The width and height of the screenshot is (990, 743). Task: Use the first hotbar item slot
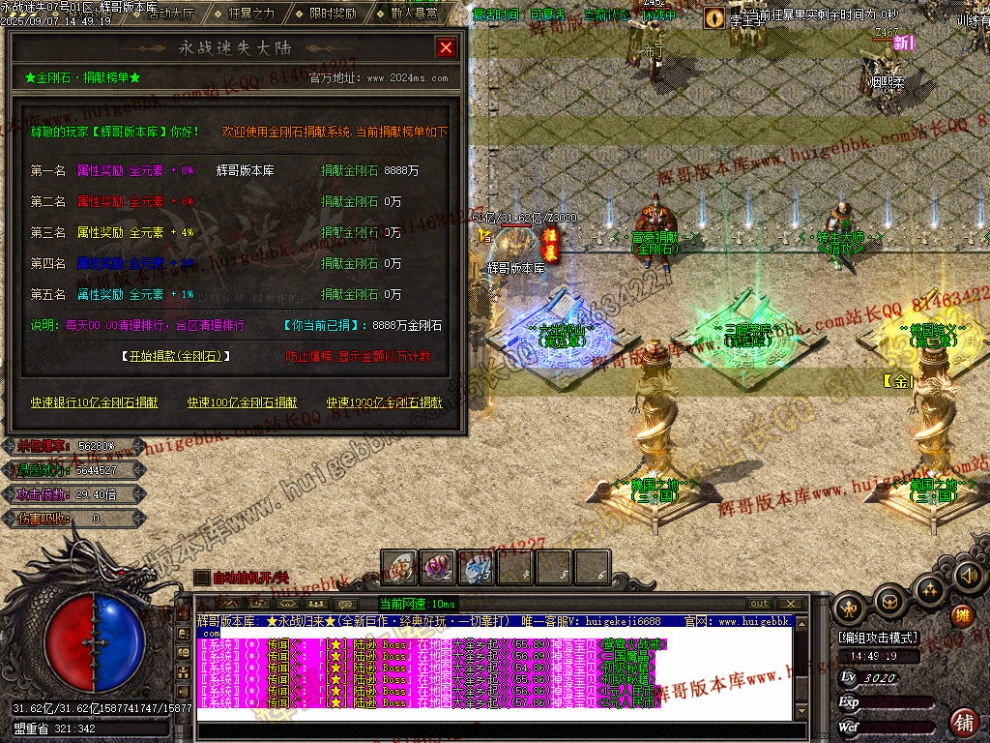pyautogui.click(x=399, y=567)
